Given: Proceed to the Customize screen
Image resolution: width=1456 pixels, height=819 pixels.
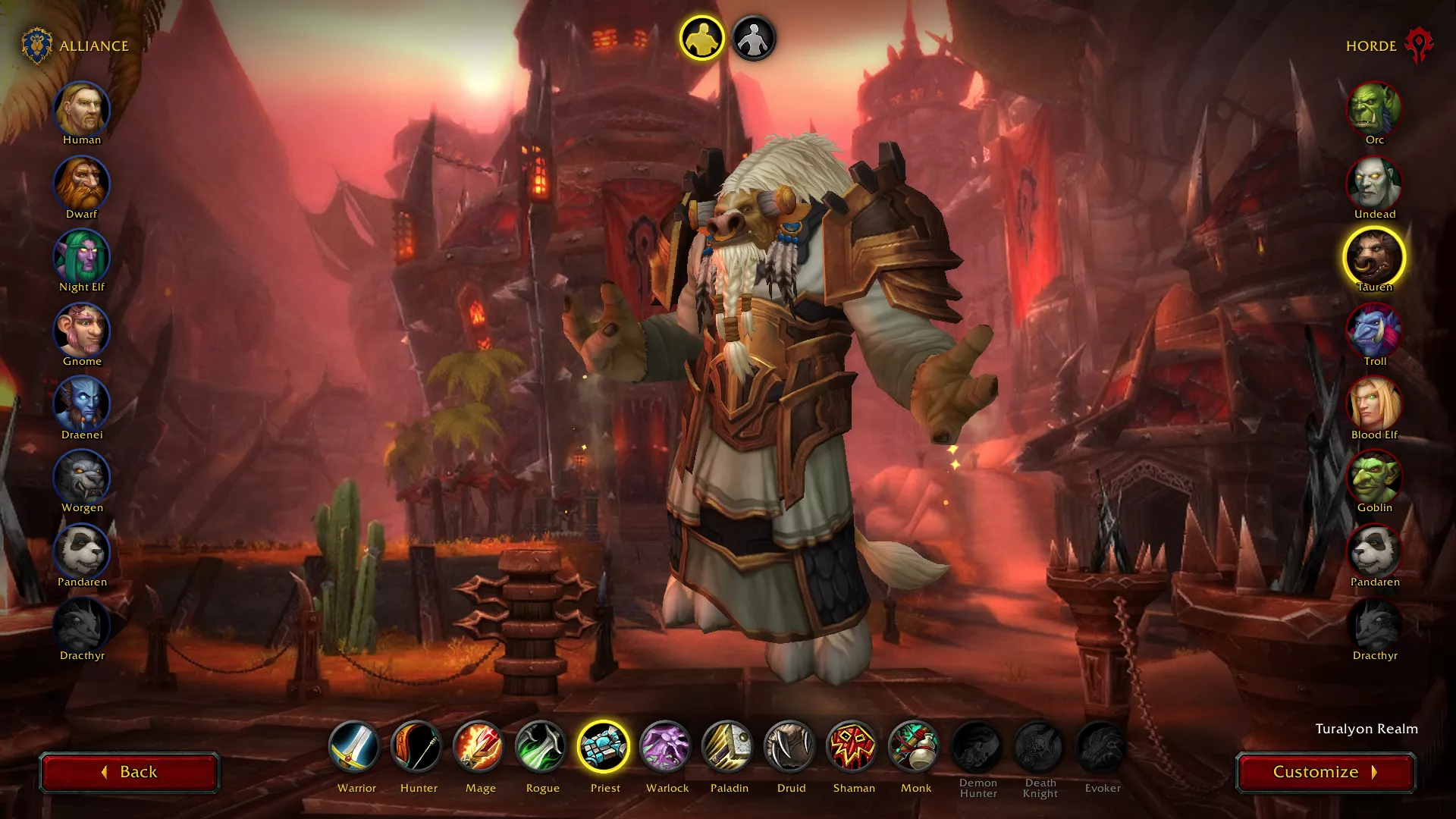Looking at the screenshot, I should click(x=1325, y=772).
